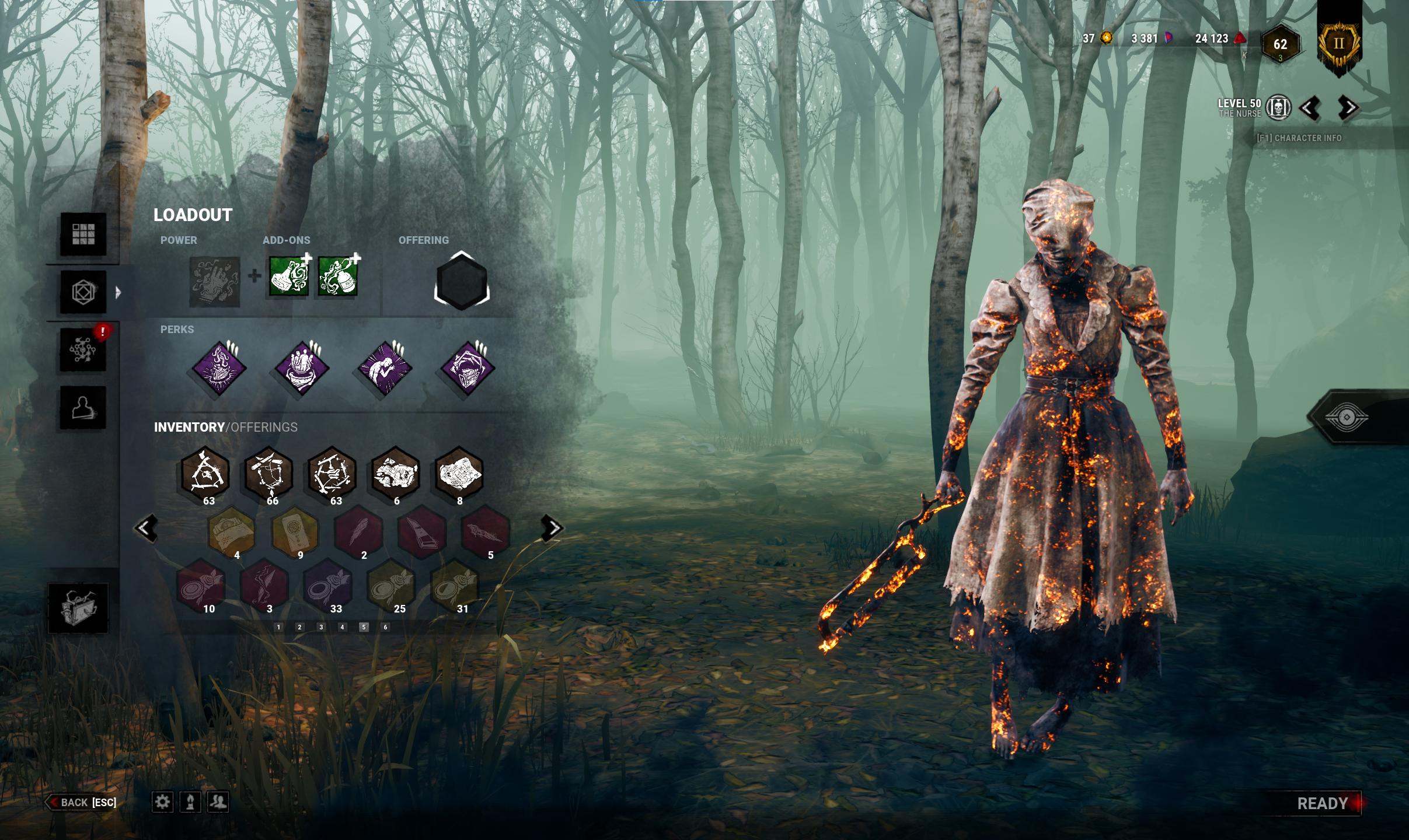This screenshot has width=1409, height=840.
Task: Open the Bloodweb with the notification alert
Action: 83,351
